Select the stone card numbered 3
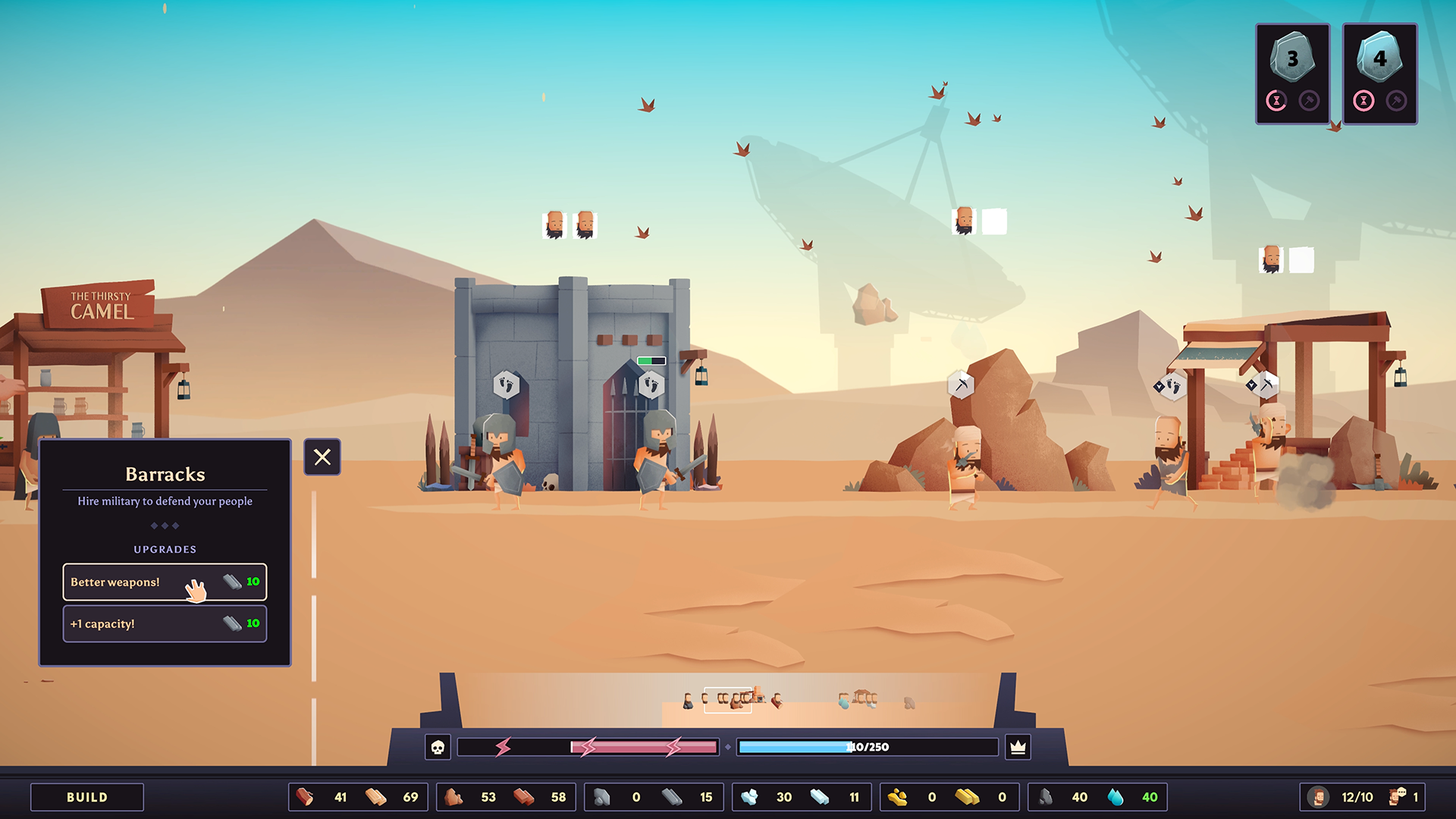 click(x=1292, y=74)
